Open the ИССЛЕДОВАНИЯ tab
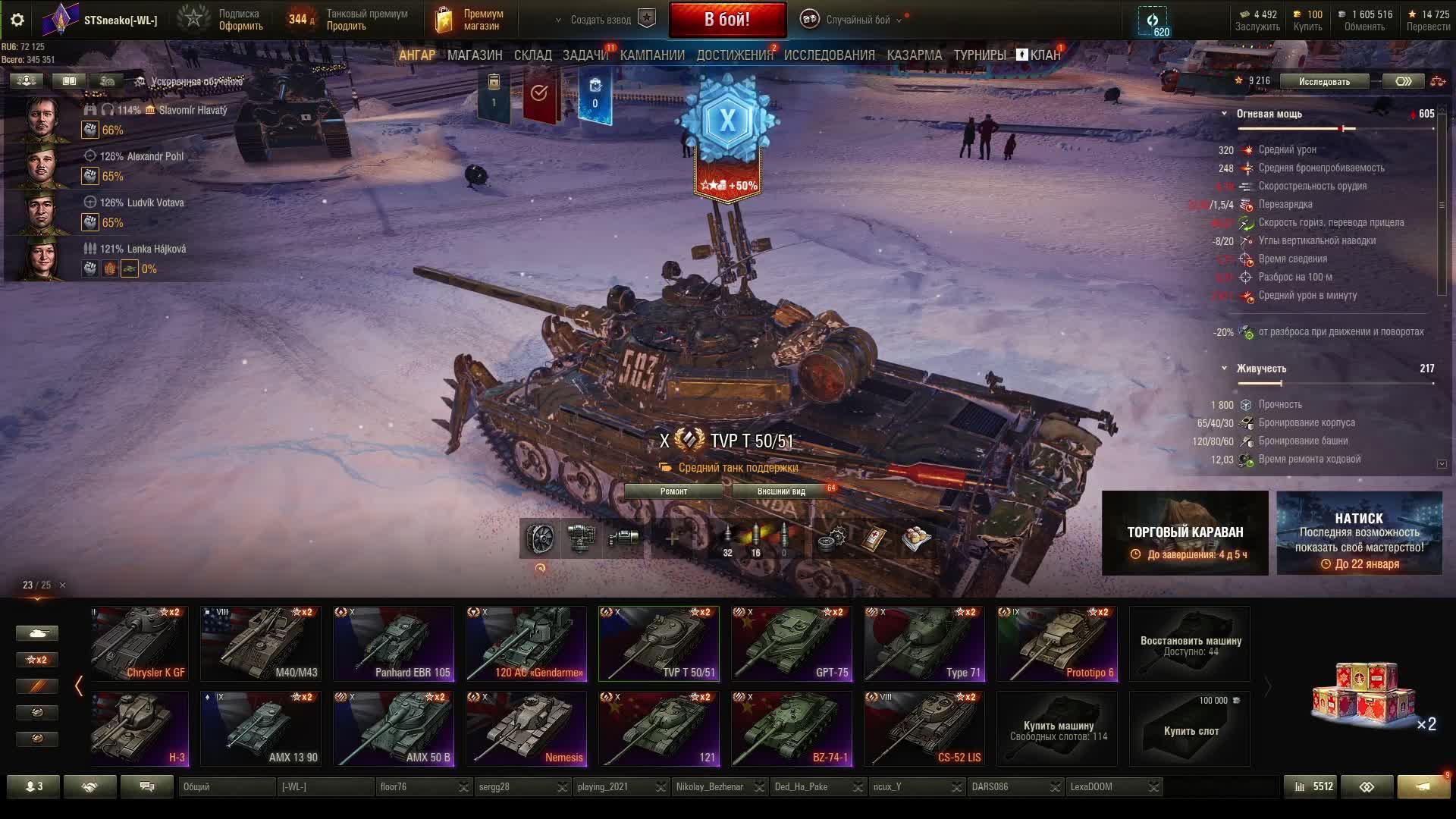The height and width of the screenshot is (819, 1456). tap(829, 55)
